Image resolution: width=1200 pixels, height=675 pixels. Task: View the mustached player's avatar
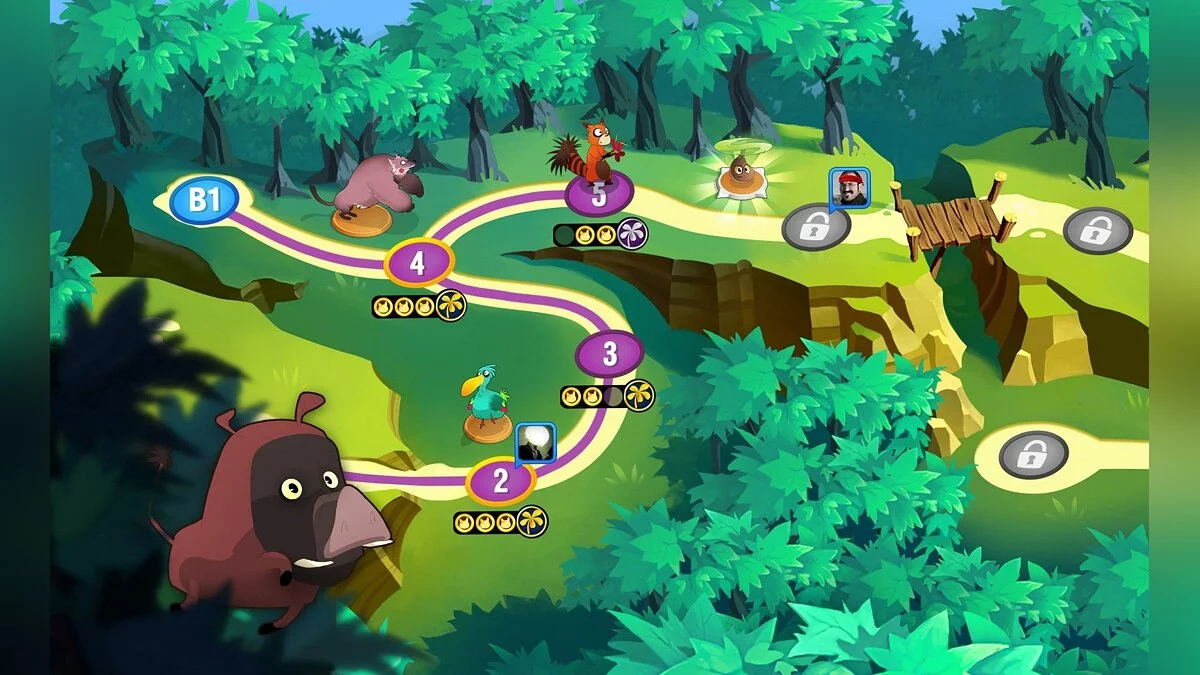[x=849, y=187]
